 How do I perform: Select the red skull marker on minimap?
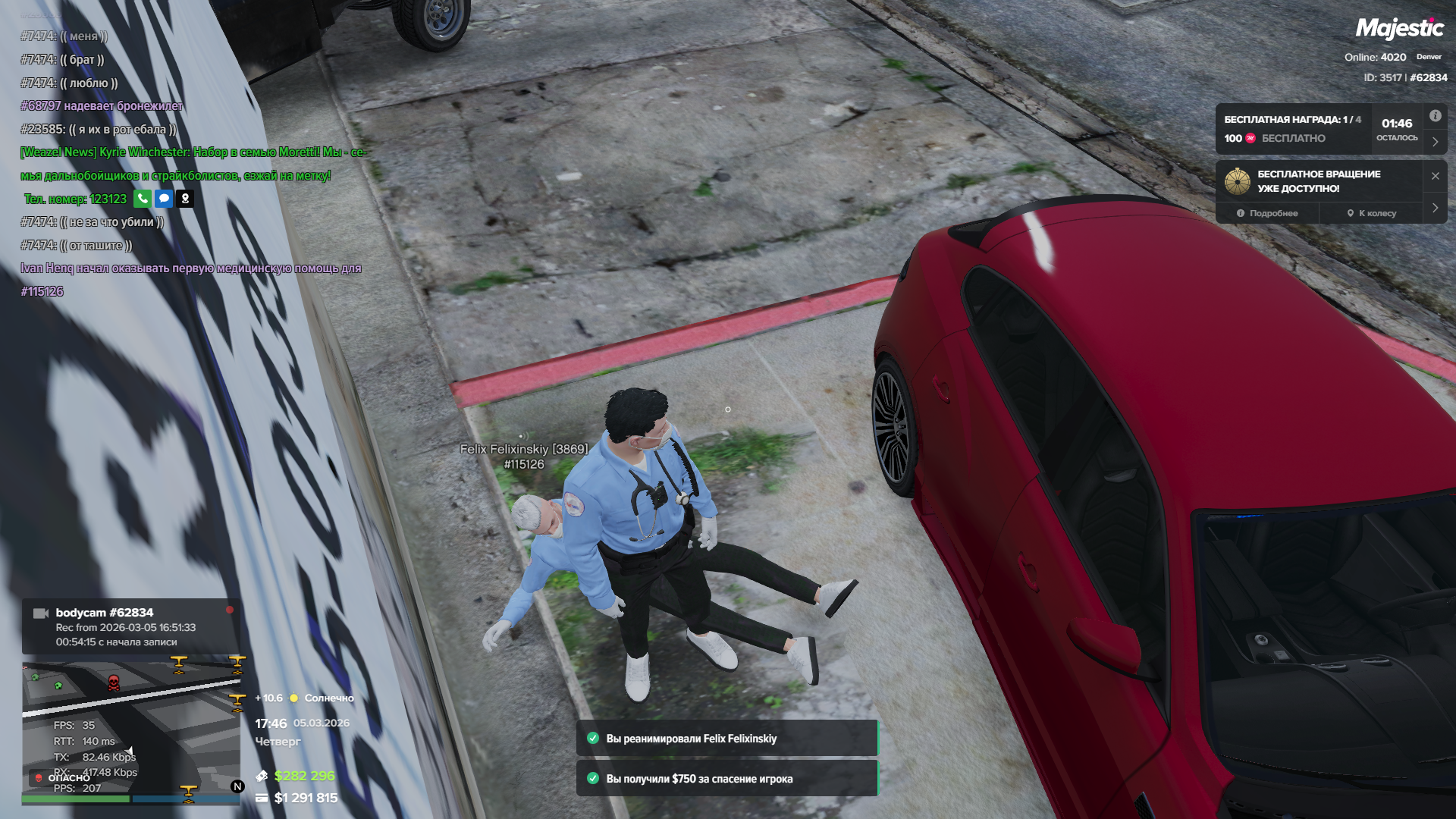[114, 682]
